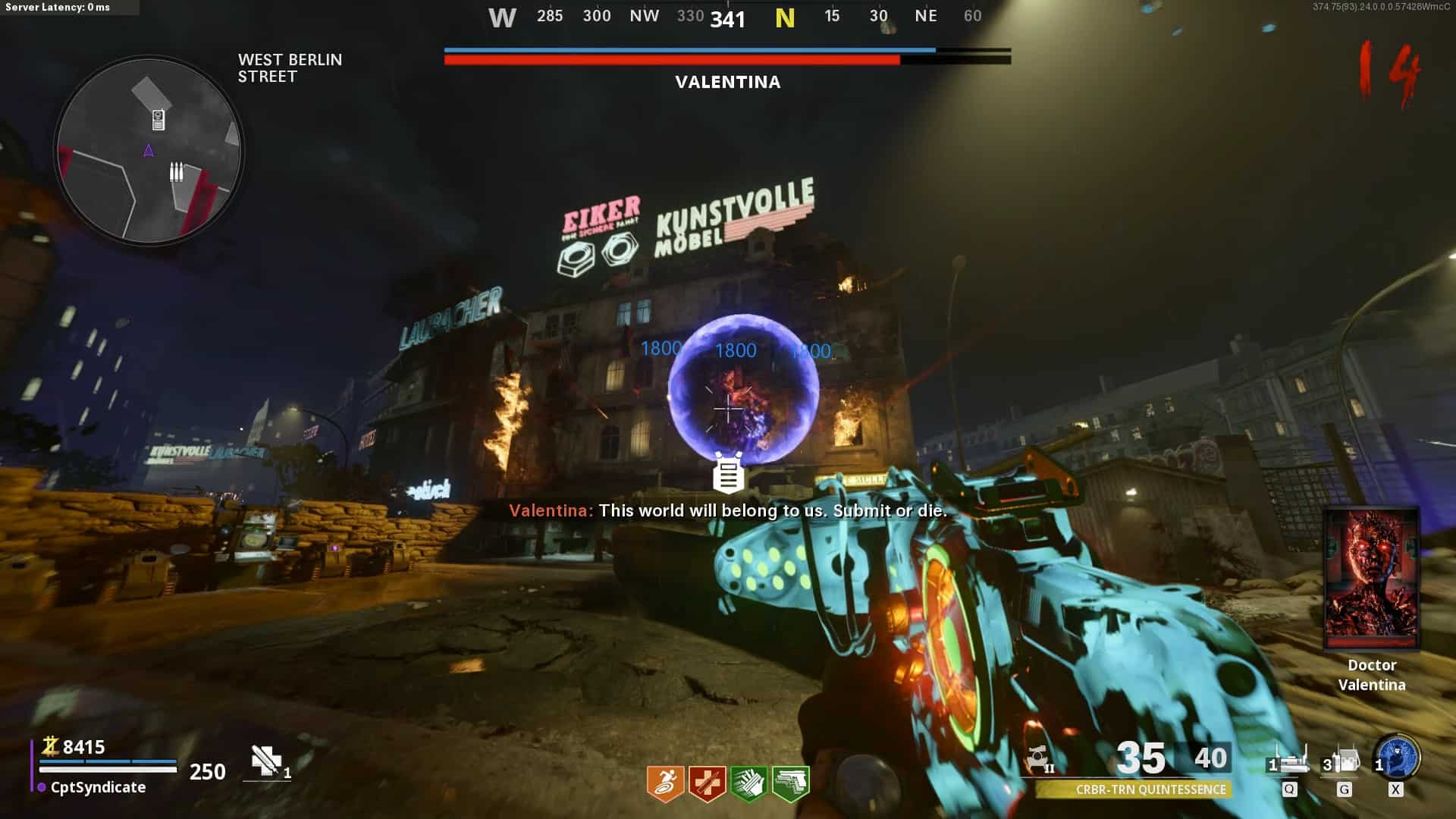The height and width of the screenshot is (819, 1456).
Task: Click the Doctor Valentina portrait card
Action: [x=1371, y=579]
